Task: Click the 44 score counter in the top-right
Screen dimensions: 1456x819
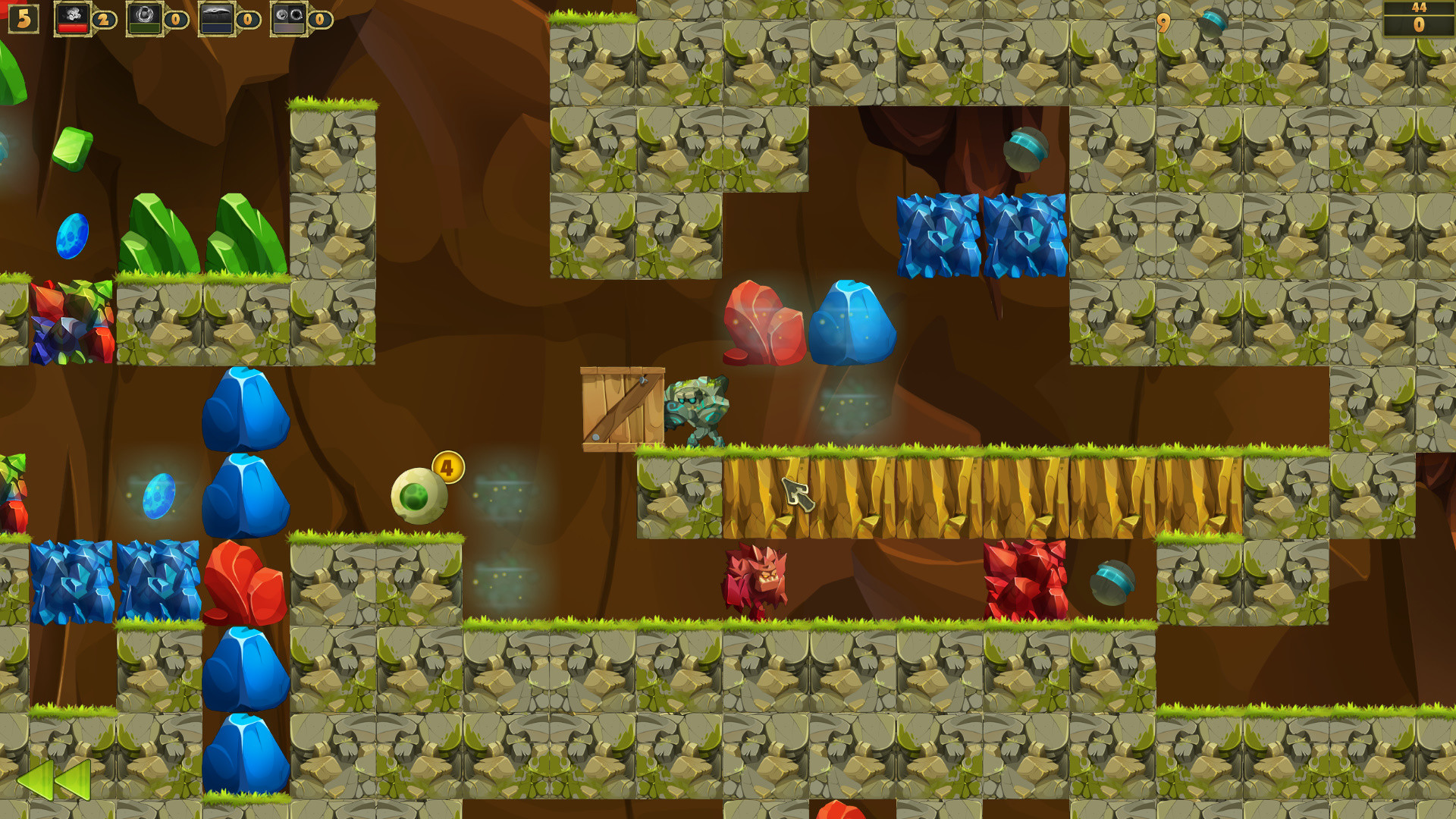Action: click(1417, 11)
